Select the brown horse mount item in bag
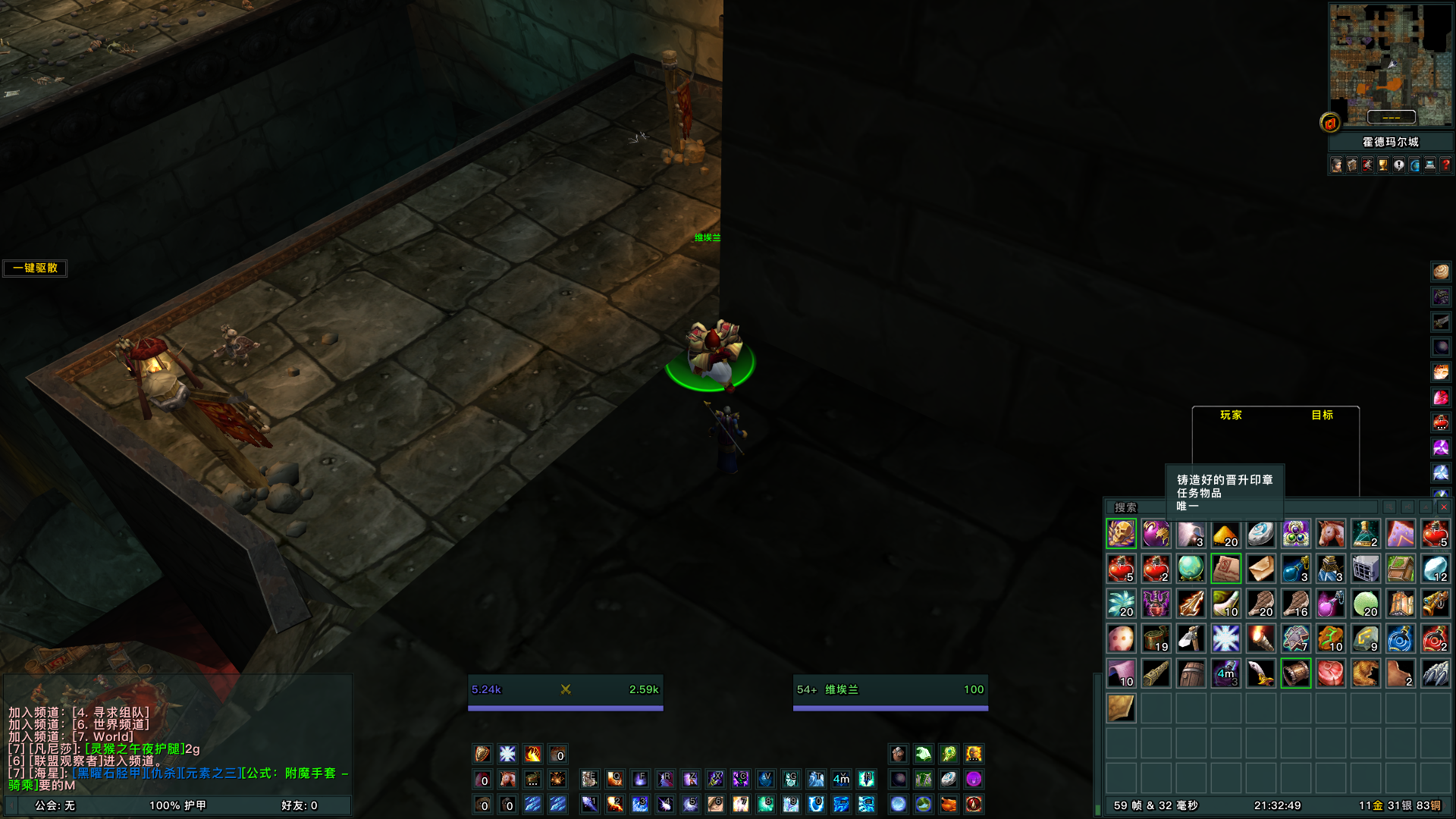Screen dimensions: 1456x819 [1330, 534]
